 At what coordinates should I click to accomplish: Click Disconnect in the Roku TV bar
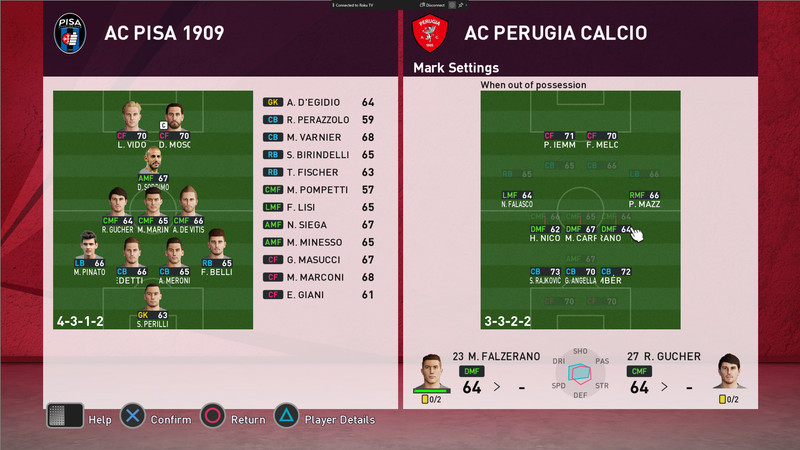coord(435,6)
